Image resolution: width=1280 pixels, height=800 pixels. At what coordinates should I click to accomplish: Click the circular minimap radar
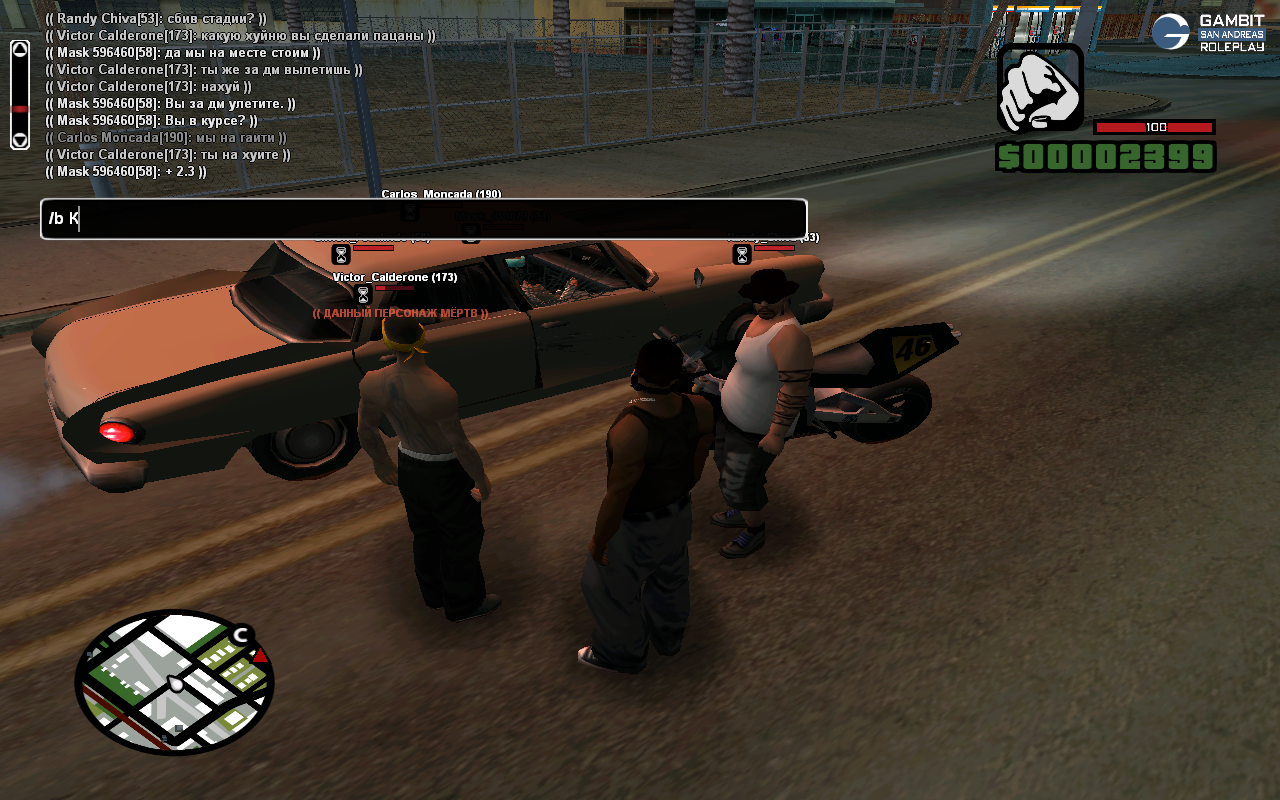174,682
